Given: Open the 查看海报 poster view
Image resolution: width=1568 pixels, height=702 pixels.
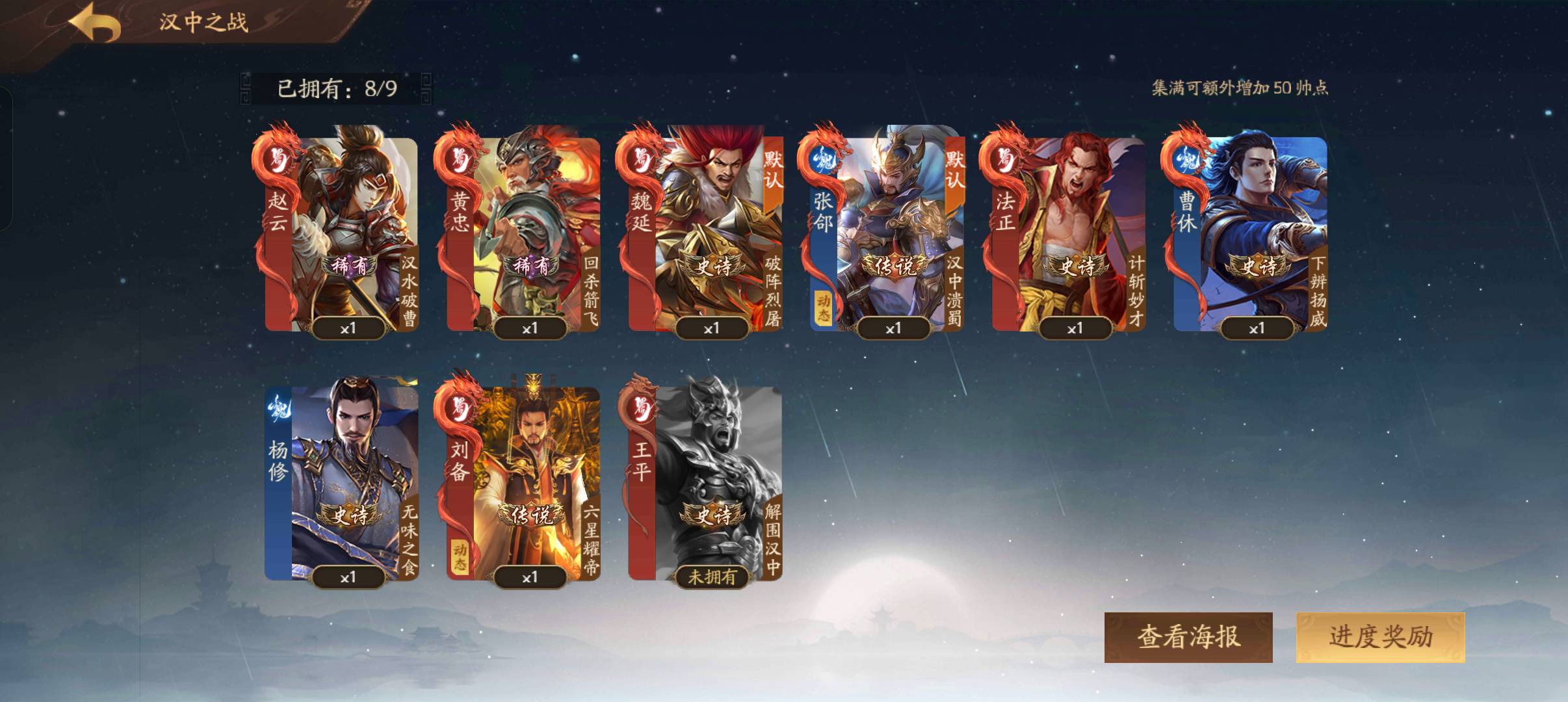Looking at the screenshot, I should (x=1188, y=637).
